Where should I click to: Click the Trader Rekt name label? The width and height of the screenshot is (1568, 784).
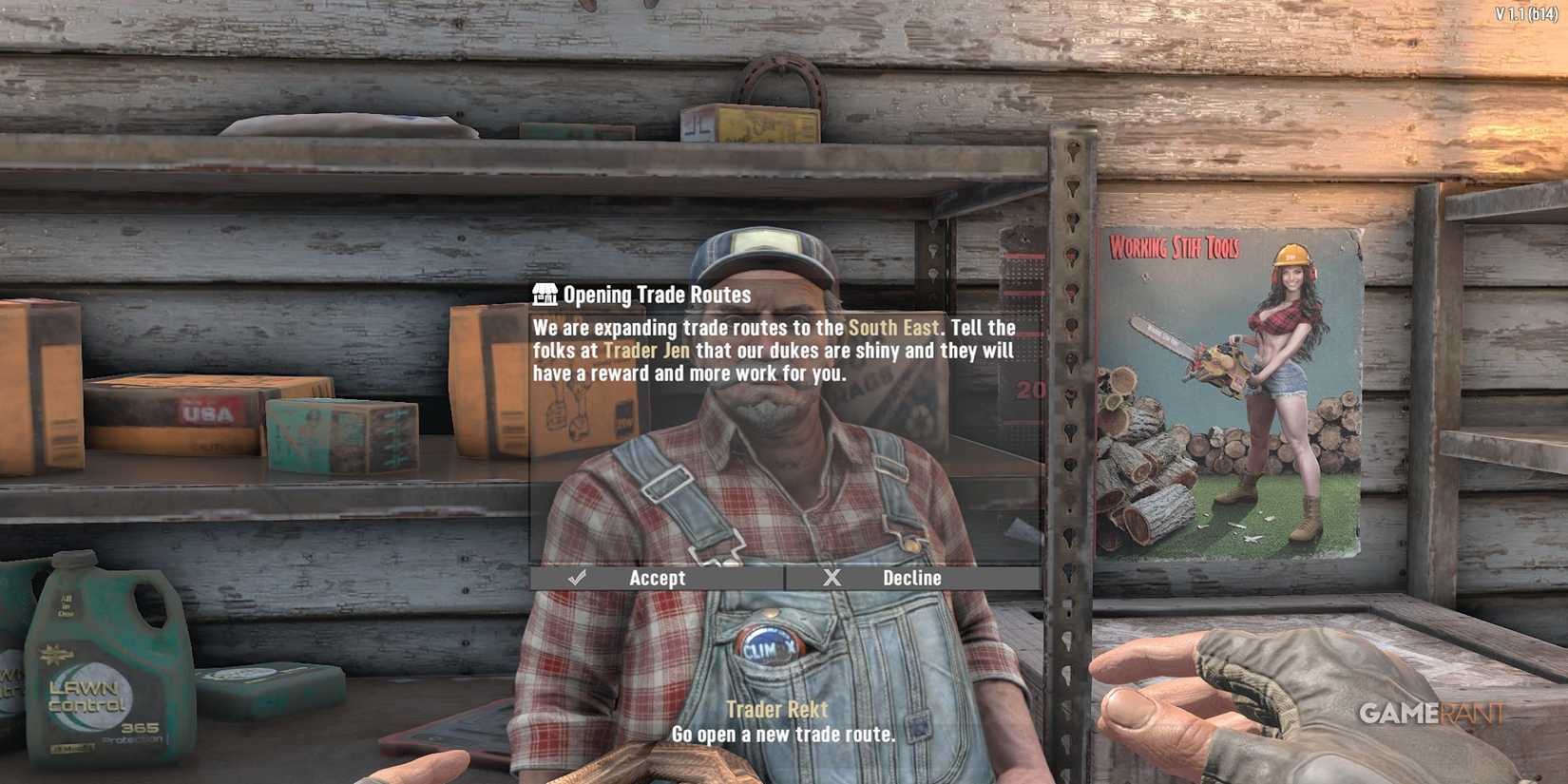pos(775,709)
